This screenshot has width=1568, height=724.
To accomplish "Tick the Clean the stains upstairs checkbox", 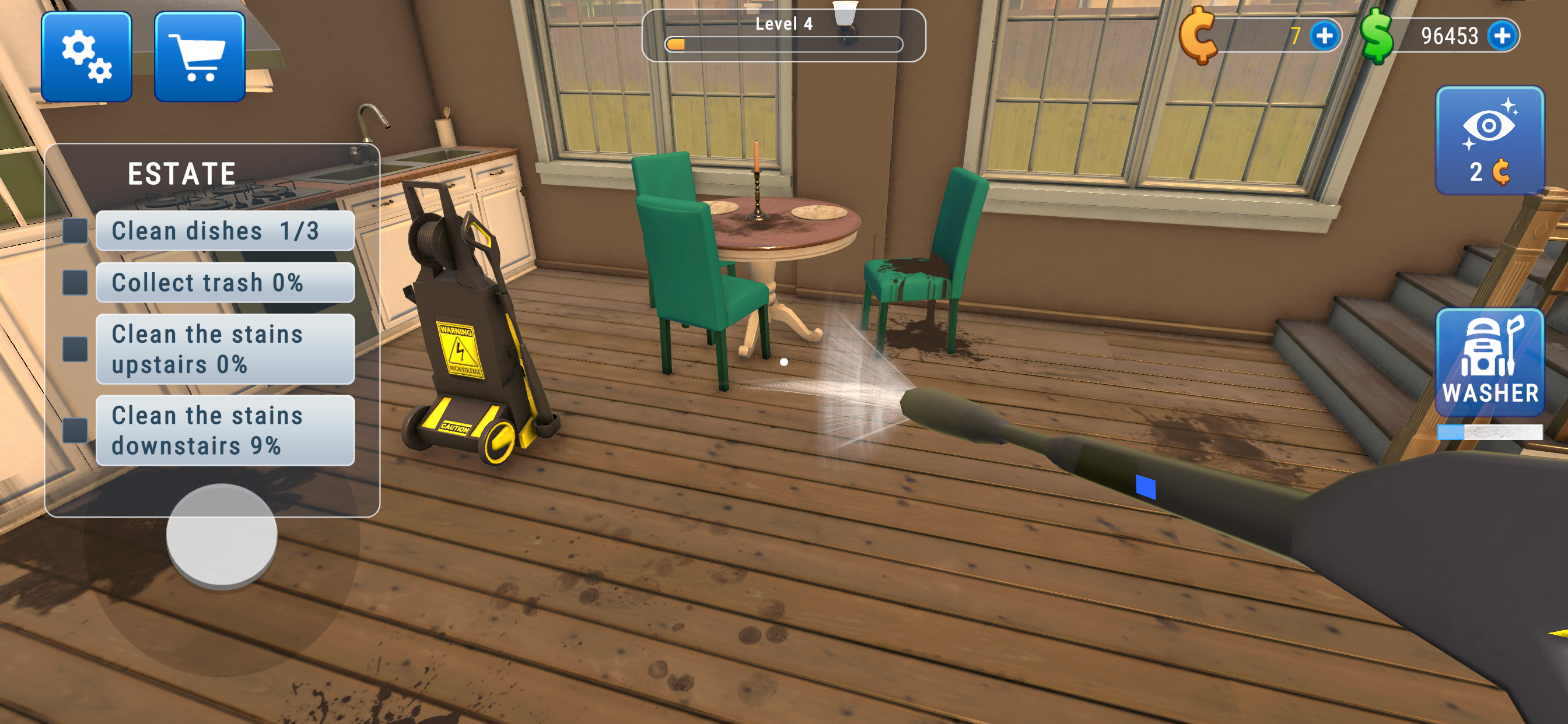I will [x=74, y=349].
